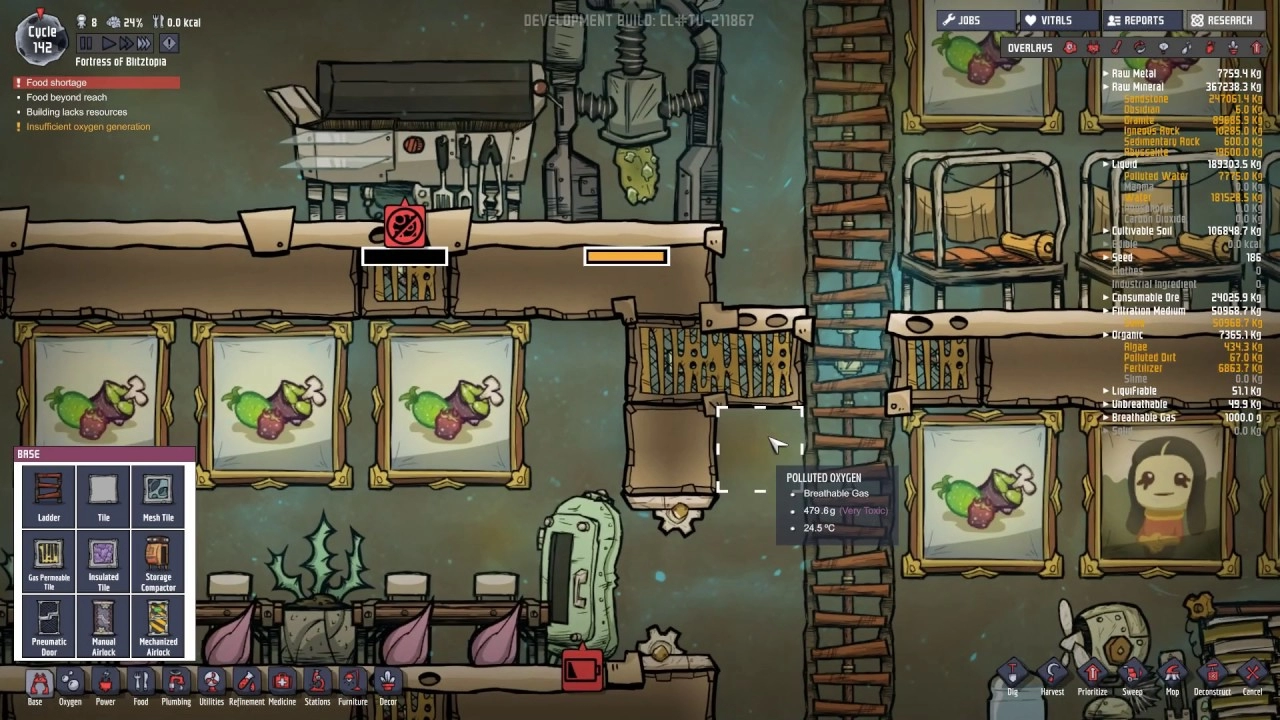Screen dimensions: 1280x720
Task: Open the Research screen
Action: [1223, 20]
